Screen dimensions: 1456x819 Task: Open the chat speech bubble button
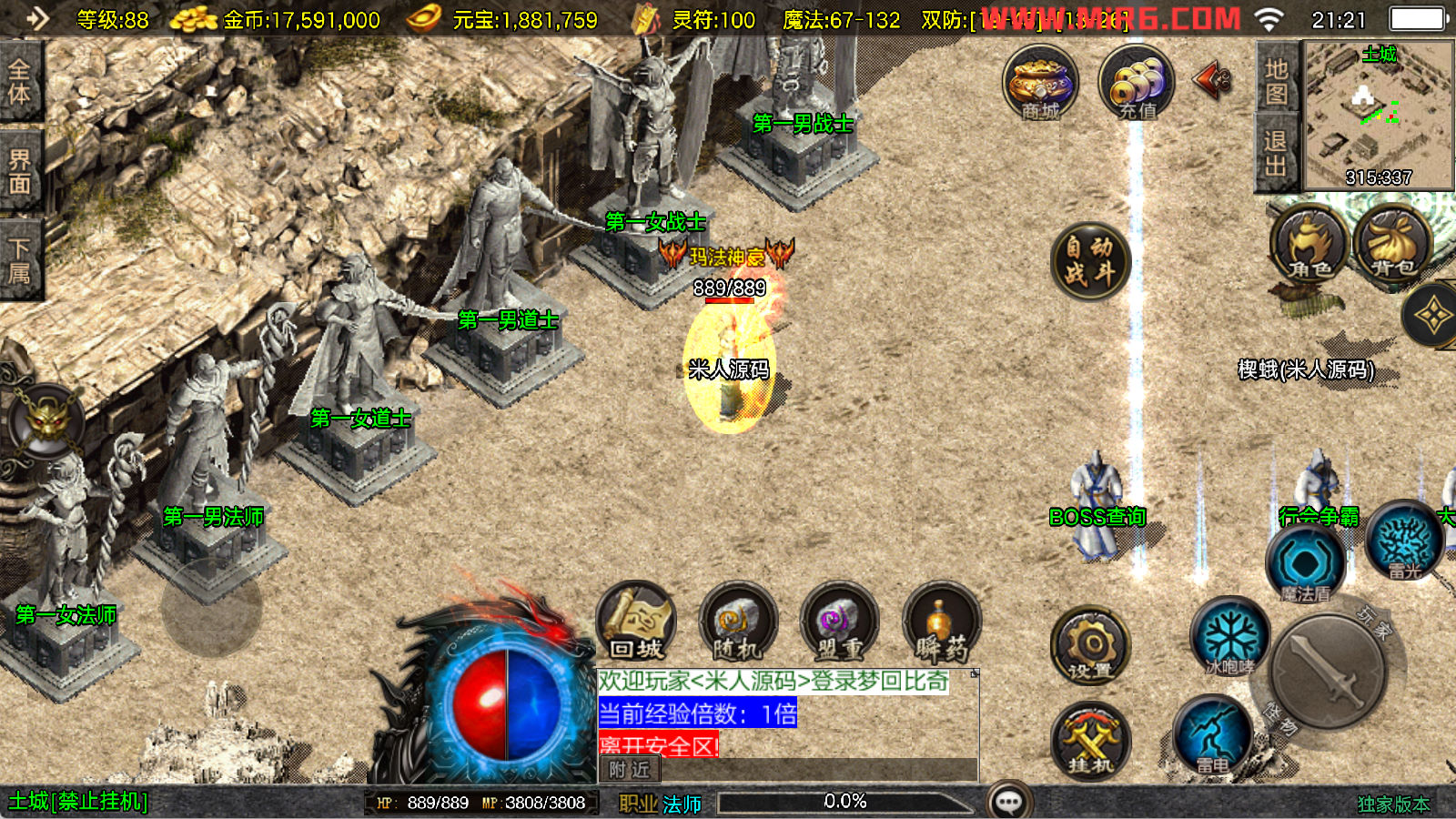(x=1009, y=802)
